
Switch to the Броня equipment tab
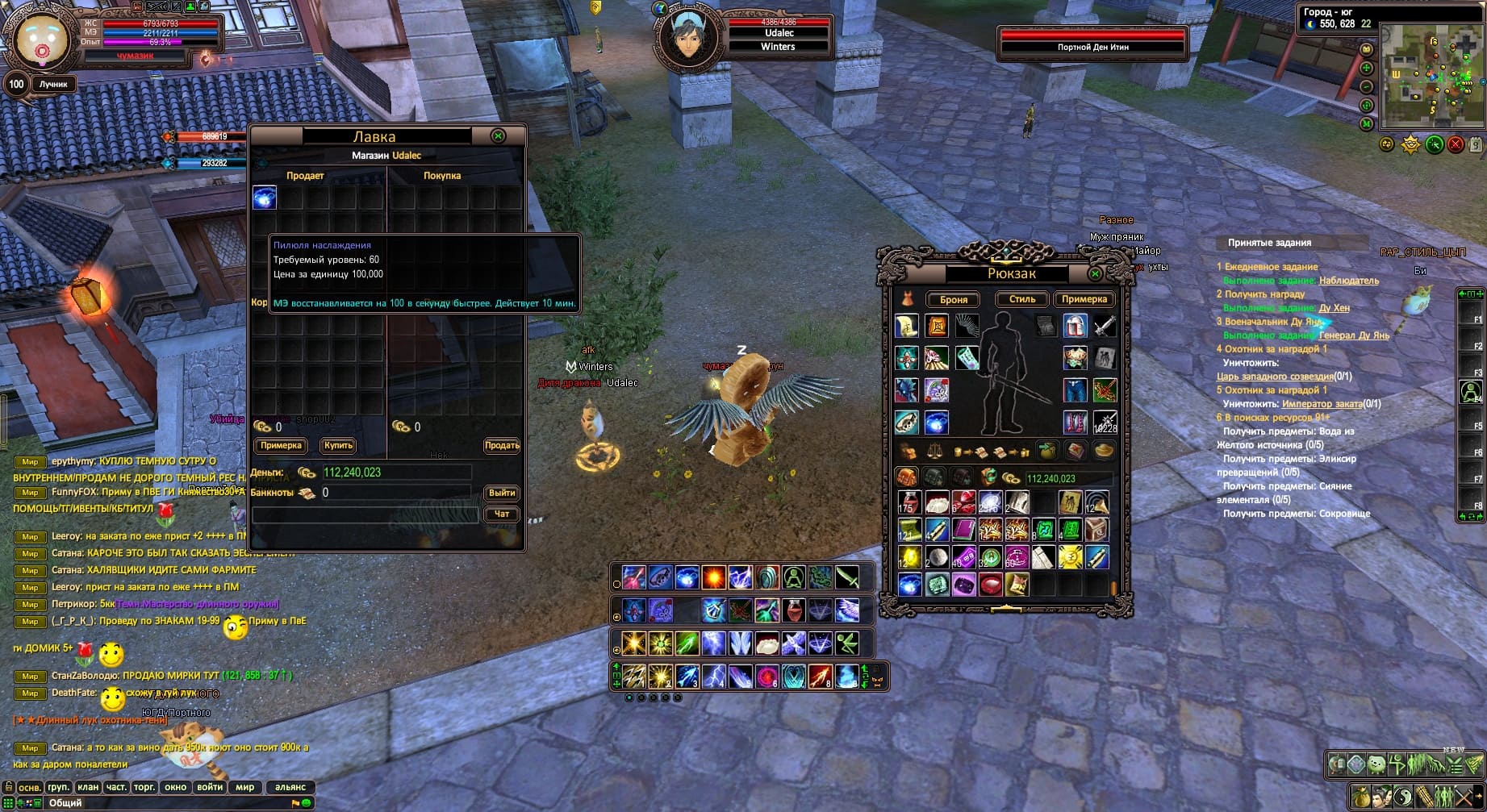pyautogui.click(x=953, y=299)
